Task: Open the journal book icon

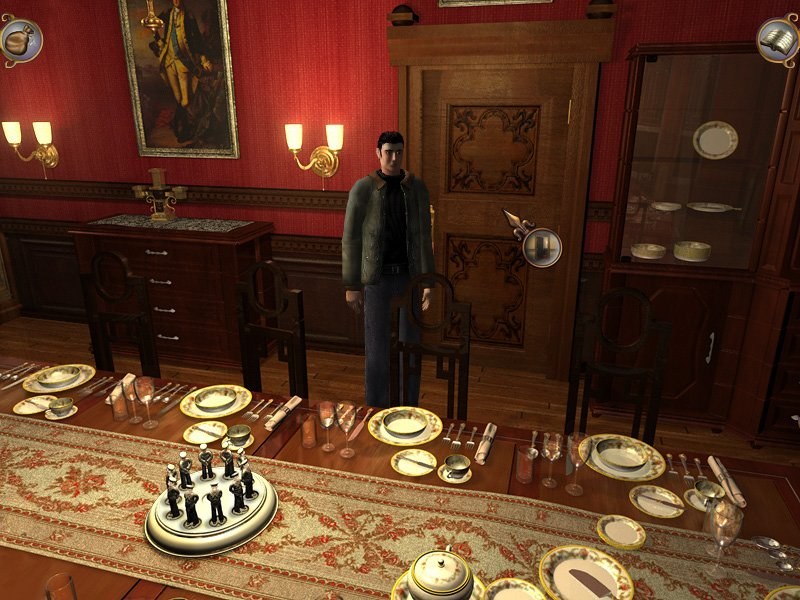Action: coord(777,40)
